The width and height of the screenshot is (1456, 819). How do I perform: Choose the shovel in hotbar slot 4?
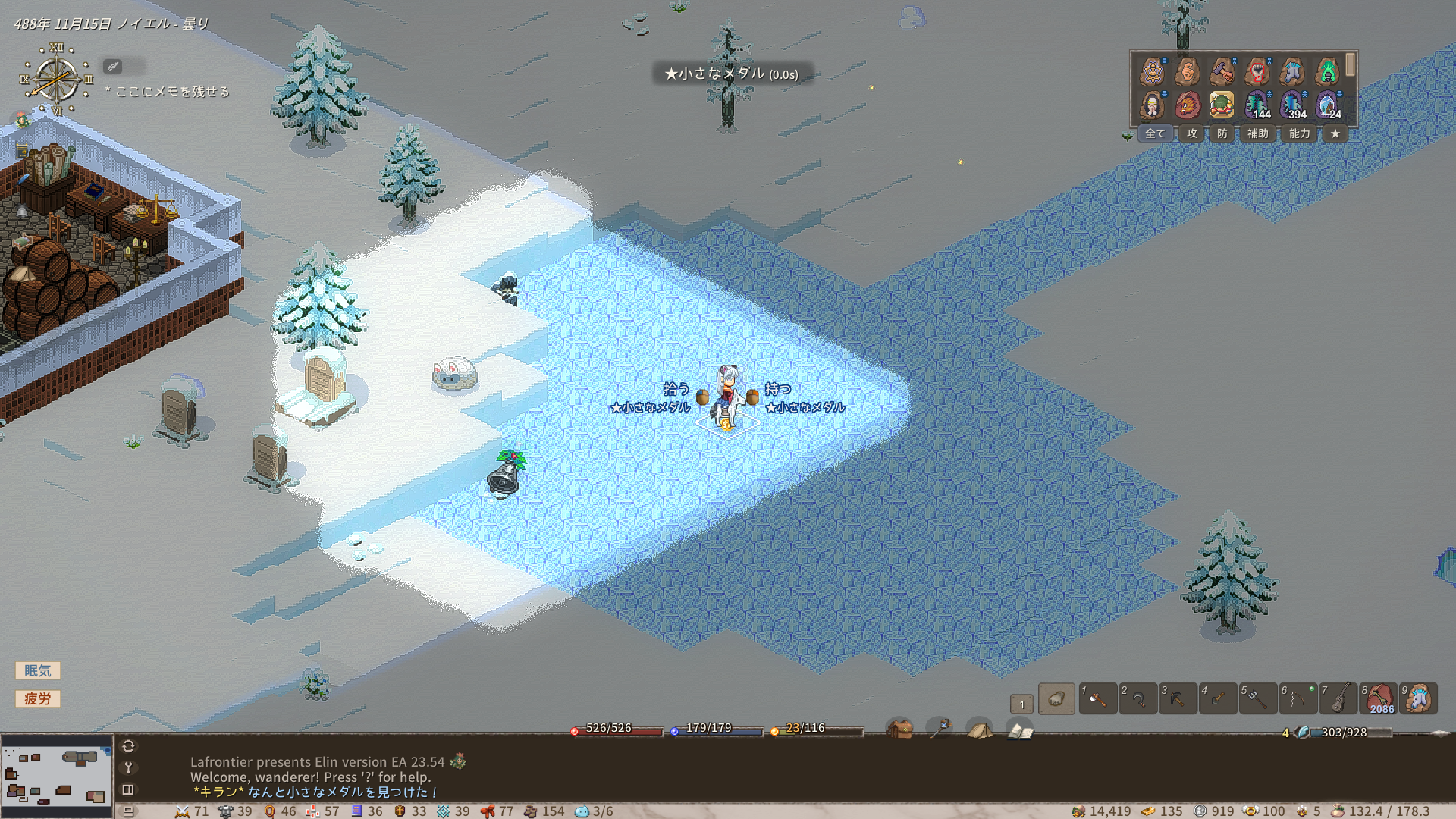tap(1218, 699)
